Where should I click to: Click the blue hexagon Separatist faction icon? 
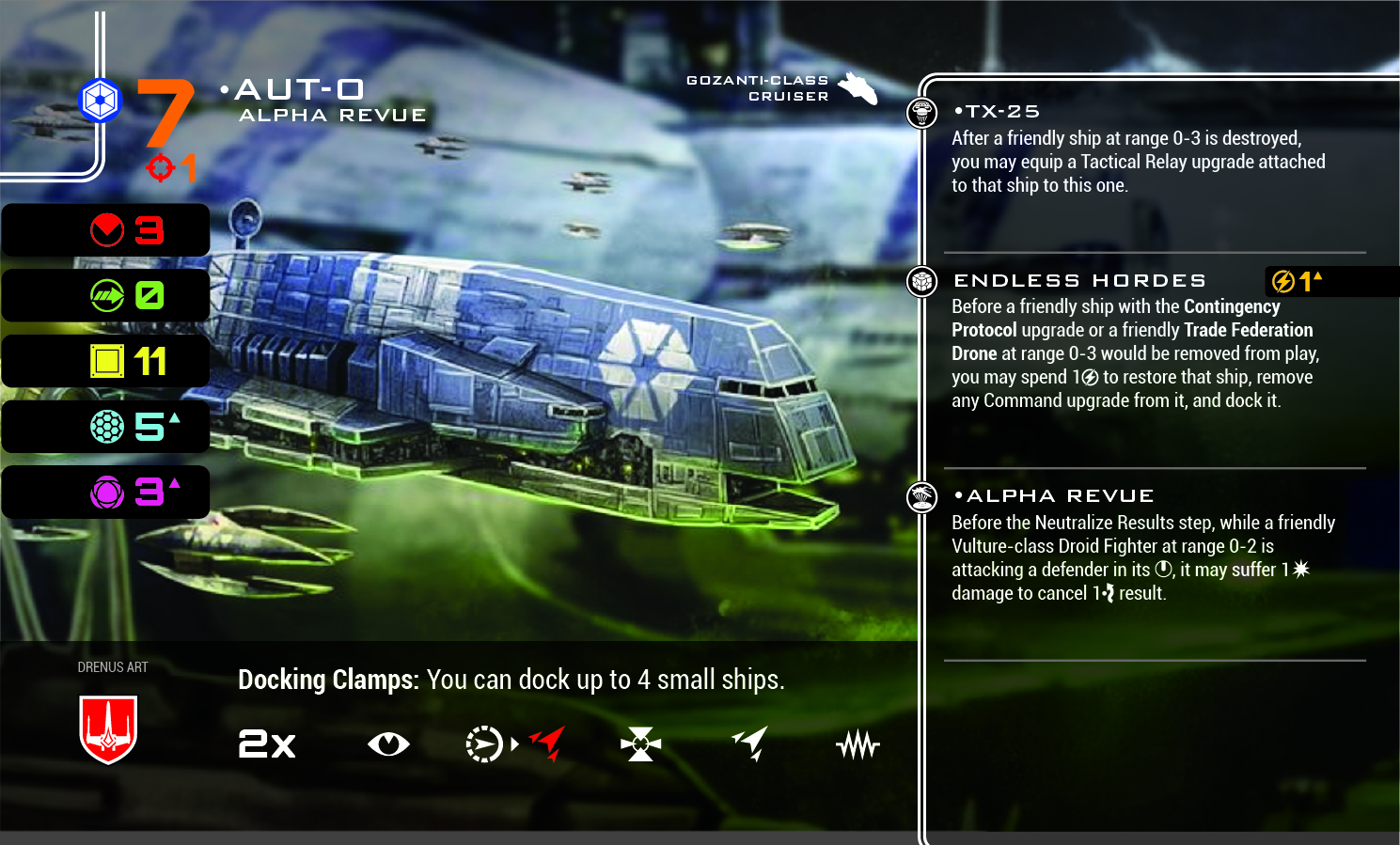[x=100, y=101]
